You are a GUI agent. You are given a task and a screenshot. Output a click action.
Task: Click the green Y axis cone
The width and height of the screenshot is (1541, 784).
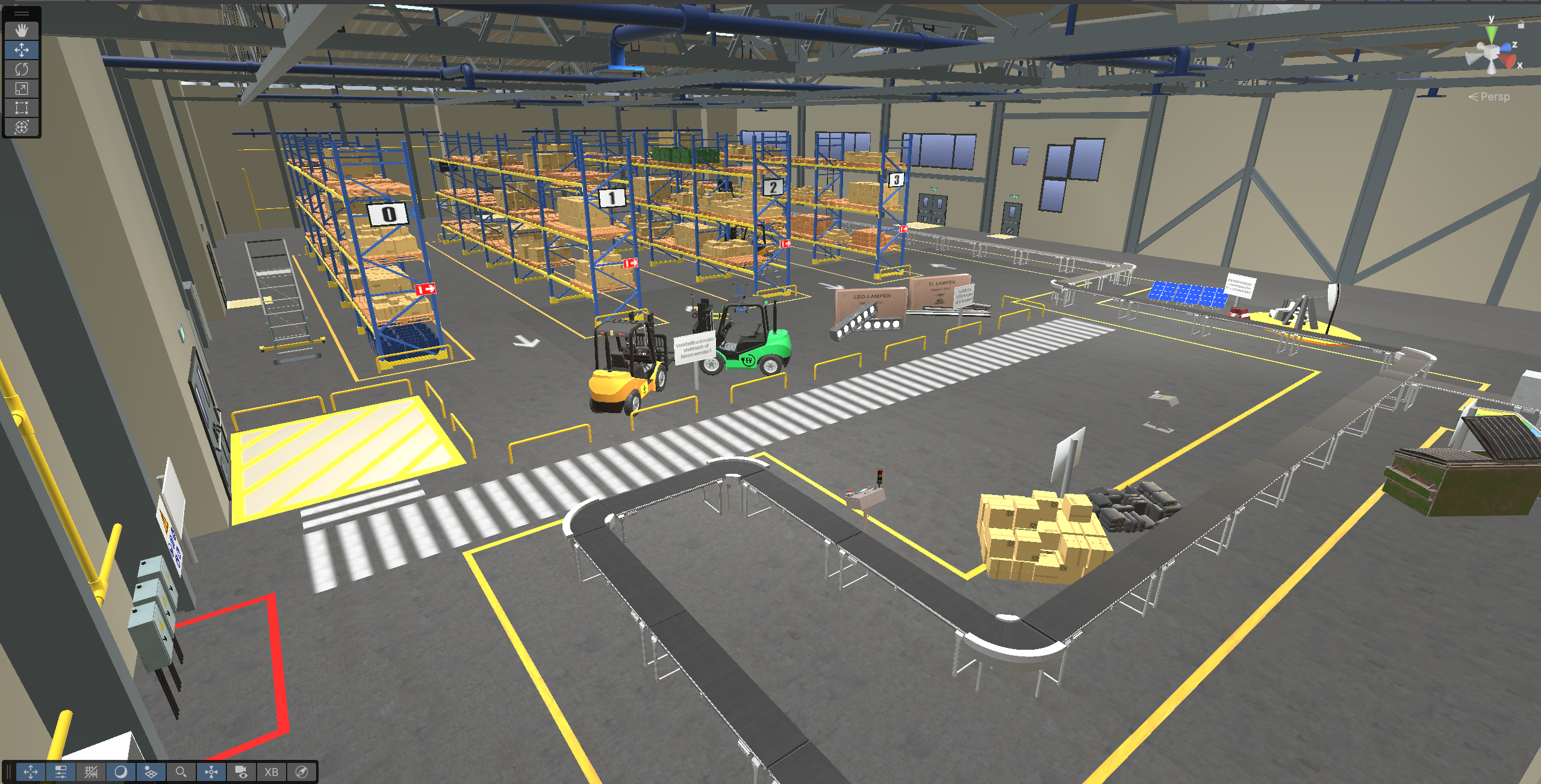click(1491, 36)
